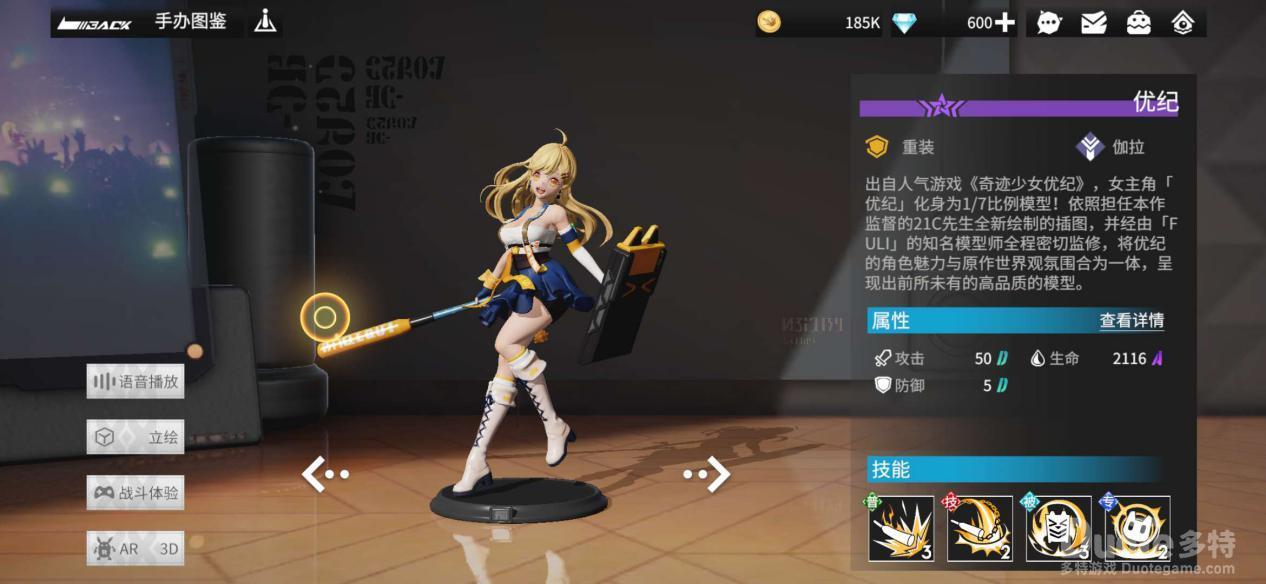Tap the gold coin currency icon
This screenshot has height=584, width=1266.
click(x=769, y=22)
